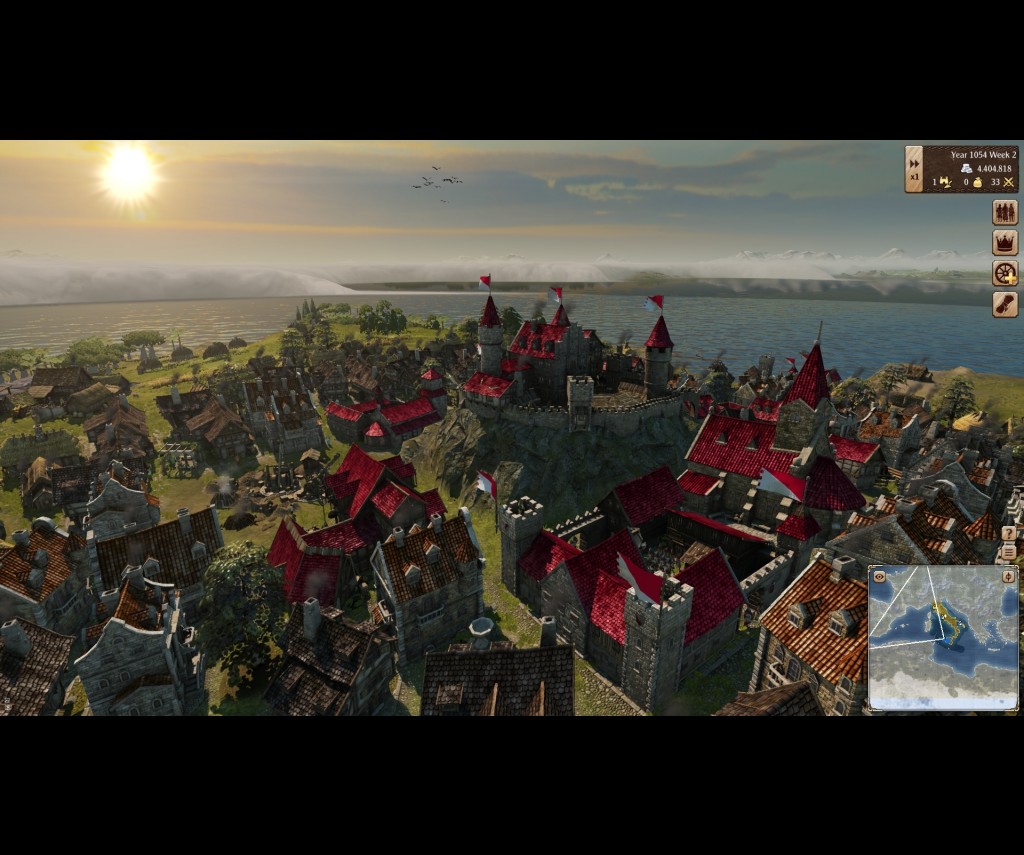1024x855 pixels.
Task: Open the crown kingdom overview
Action: (1004, 243)
